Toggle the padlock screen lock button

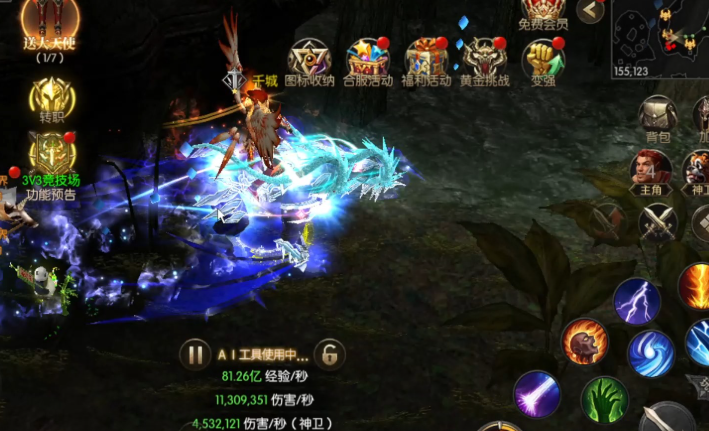pos(329,353)
